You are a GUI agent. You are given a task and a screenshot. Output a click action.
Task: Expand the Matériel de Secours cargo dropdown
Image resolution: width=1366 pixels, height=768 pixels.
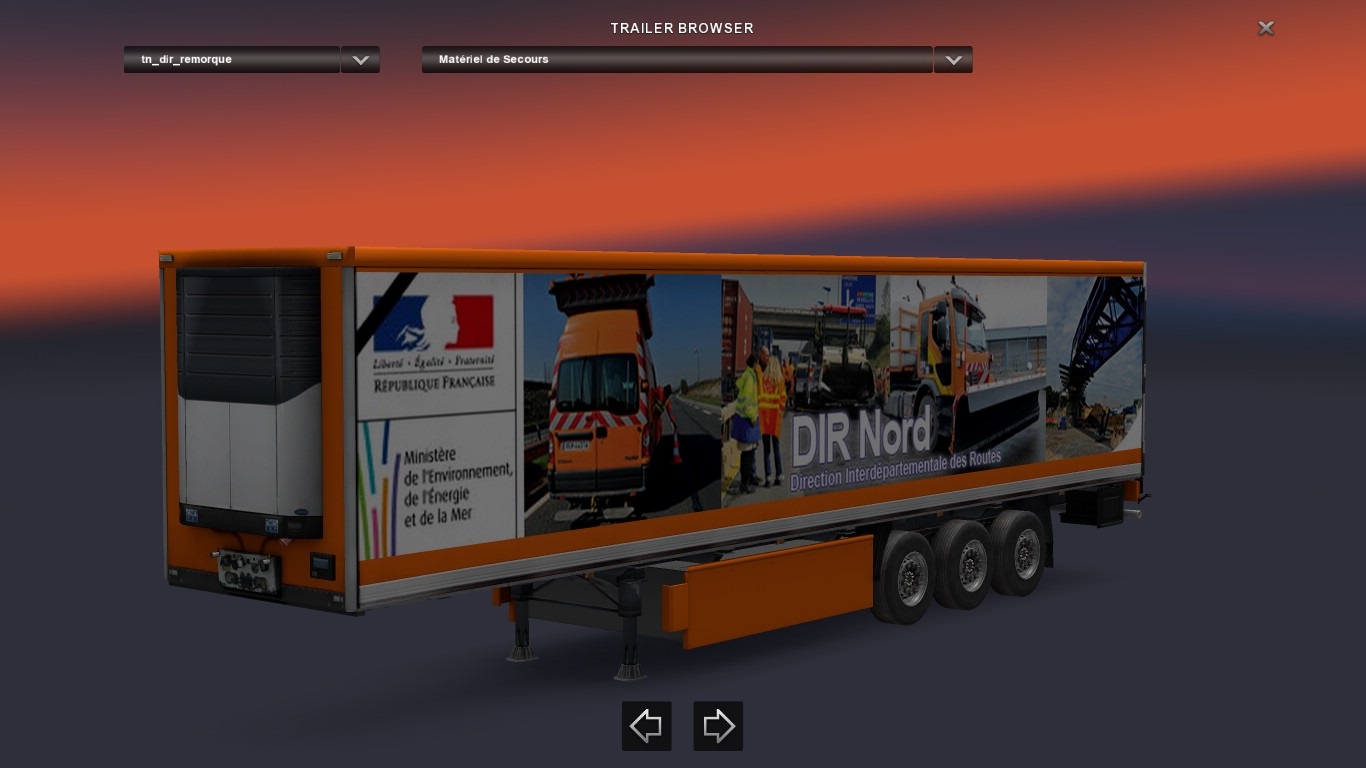[953, 60]
